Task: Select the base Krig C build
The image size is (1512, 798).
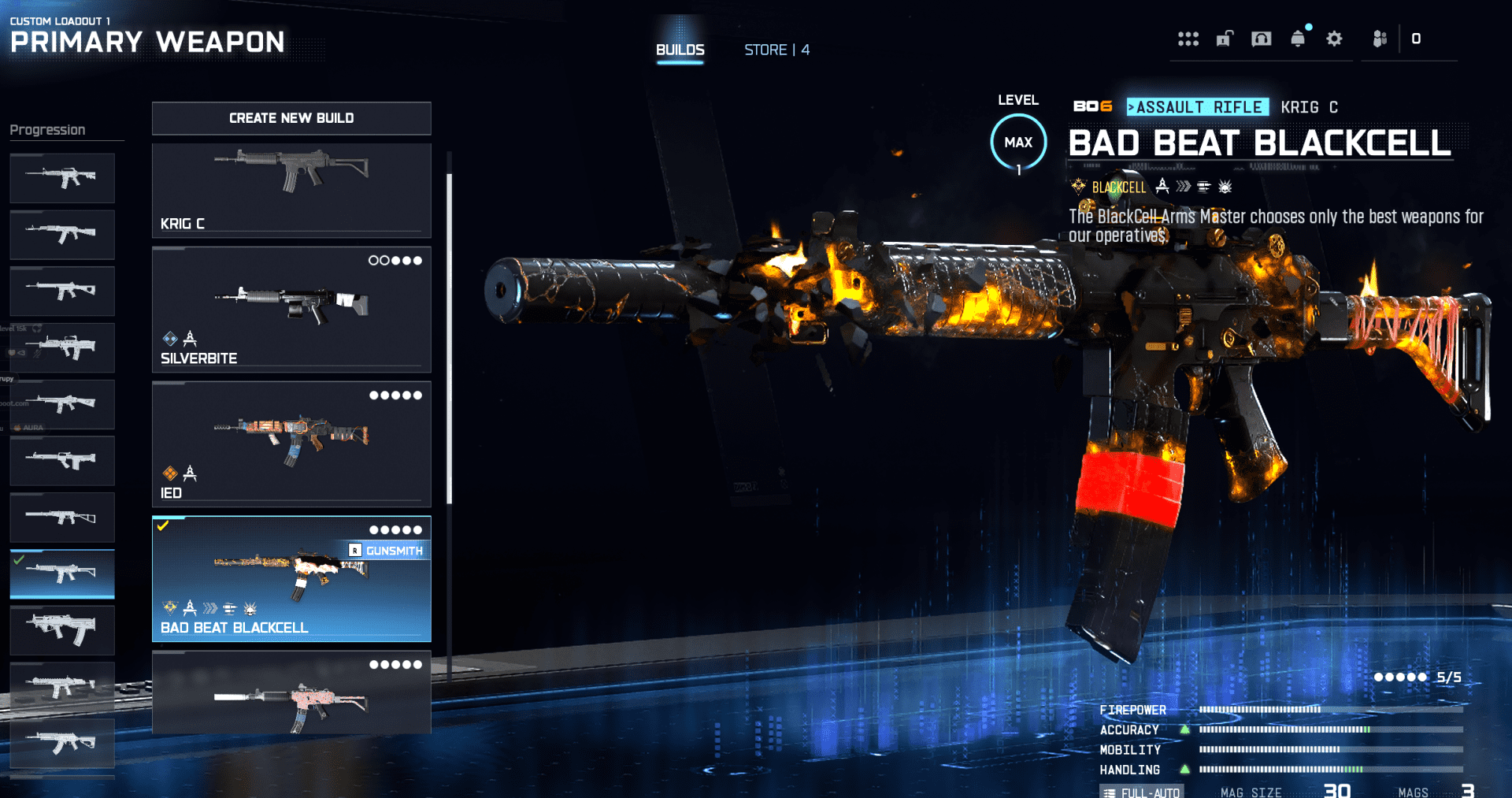Action: coord(291,190)
